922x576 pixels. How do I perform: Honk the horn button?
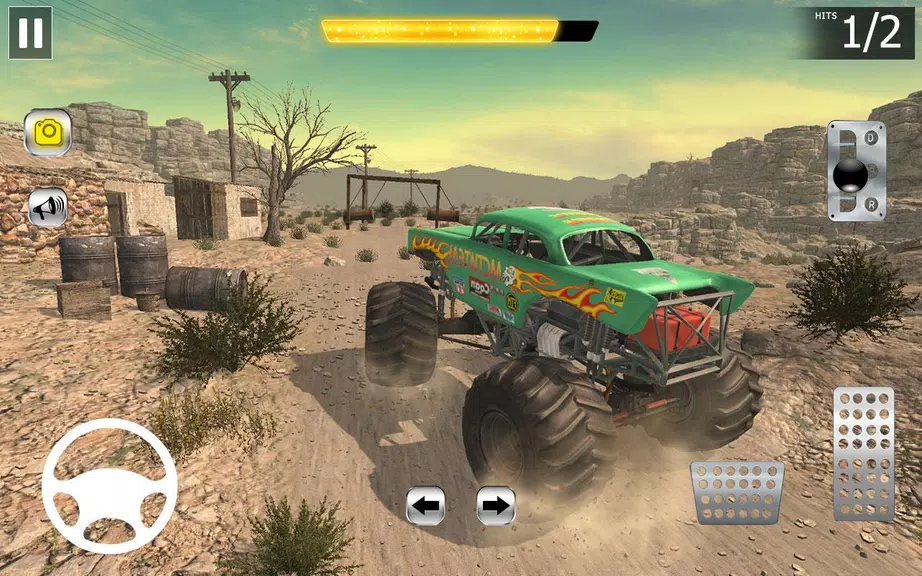pos(47,207)
